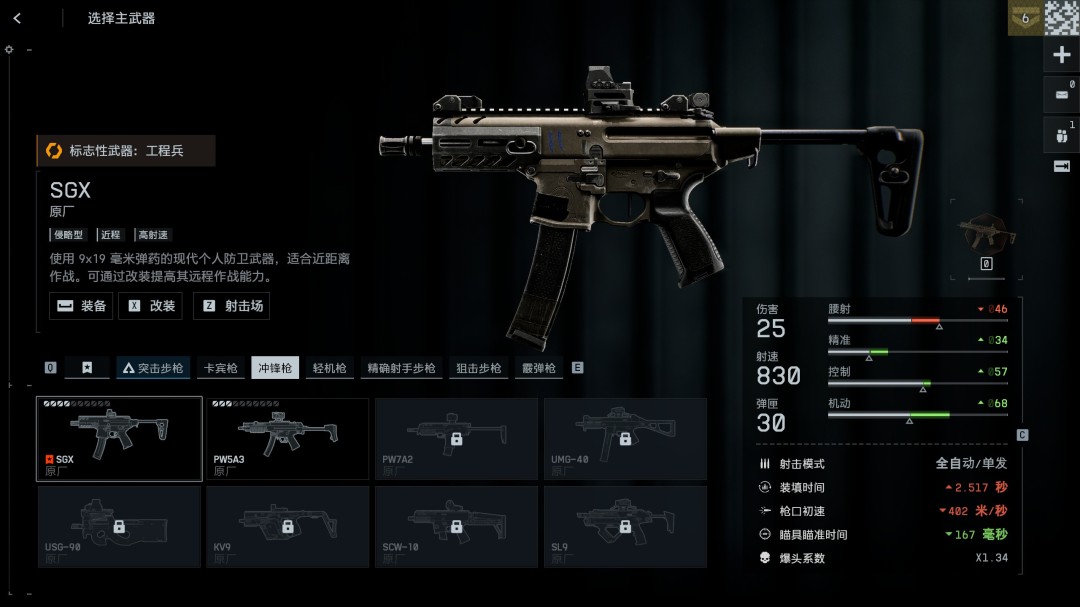1080x607 pixels.
Task: Switch to the 卡宾枪 category tab
Action: [x=220, y=368]
